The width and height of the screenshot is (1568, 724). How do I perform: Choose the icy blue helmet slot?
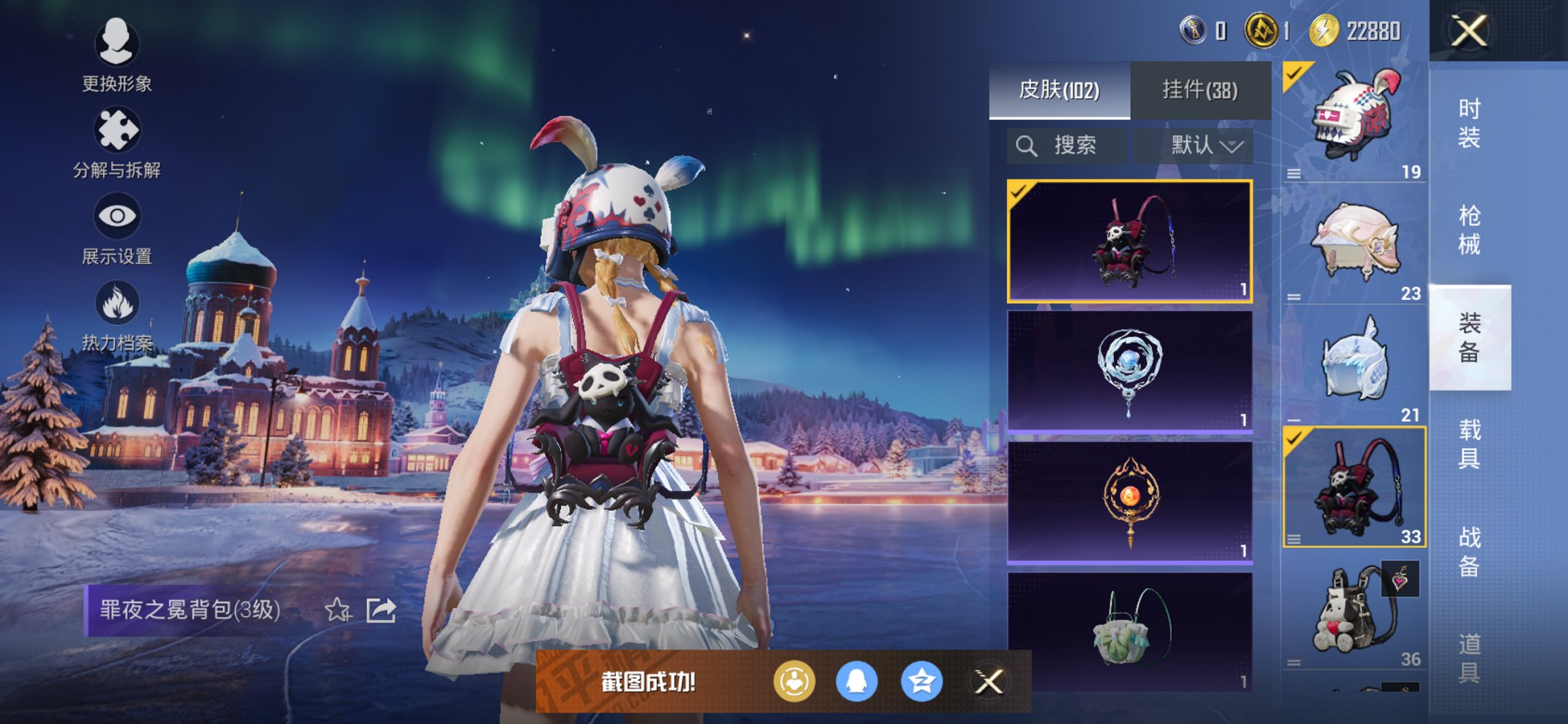tap(1354, 364)
